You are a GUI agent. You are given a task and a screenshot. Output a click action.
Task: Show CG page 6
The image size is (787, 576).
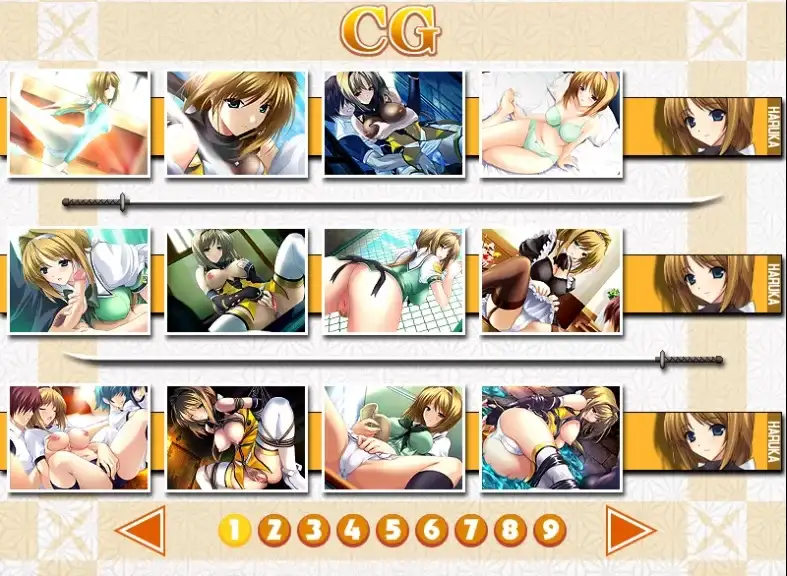pyautogui.click(x=431, y=530)
